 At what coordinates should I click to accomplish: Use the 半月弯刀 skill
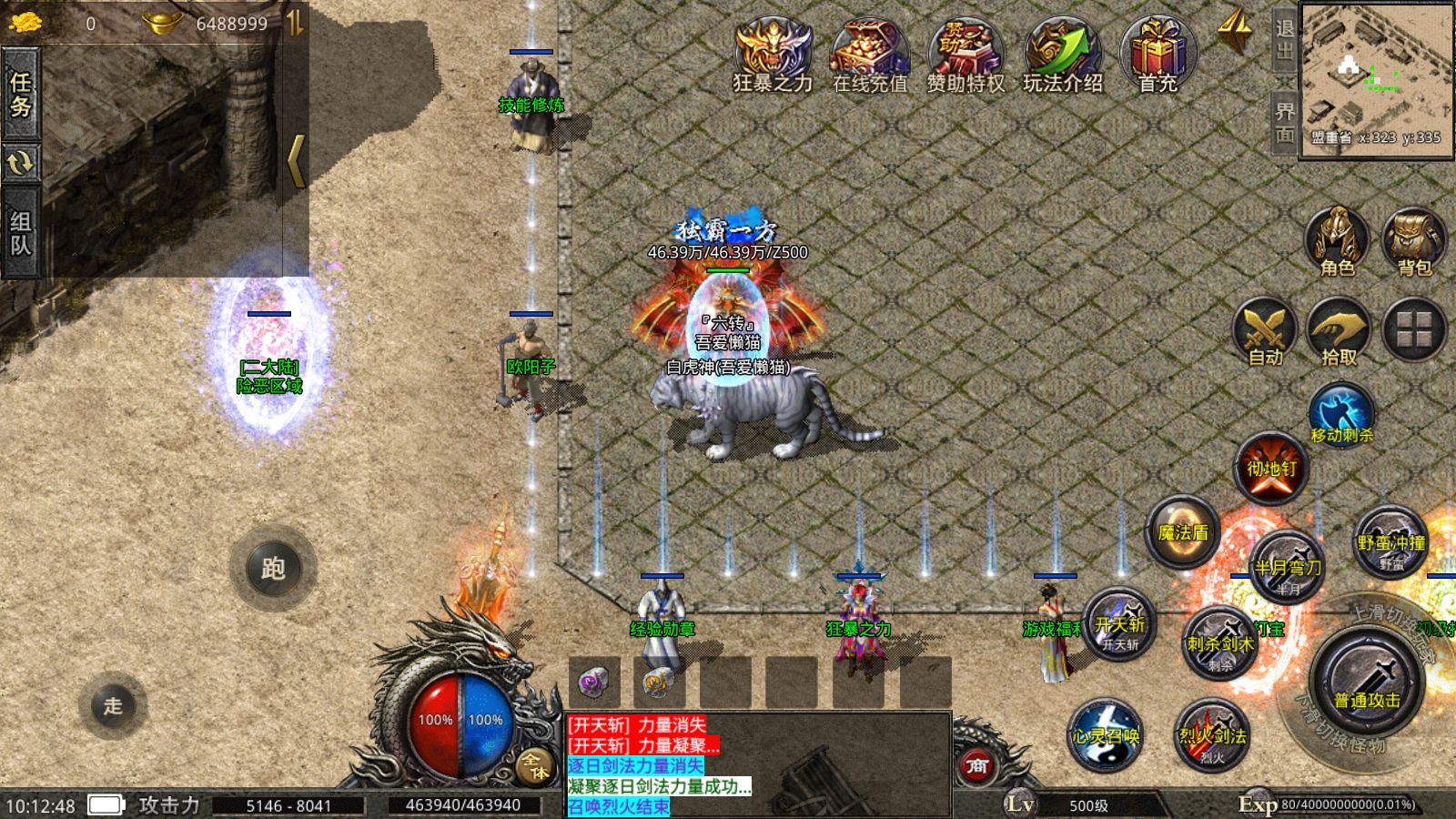(1288, 565)
